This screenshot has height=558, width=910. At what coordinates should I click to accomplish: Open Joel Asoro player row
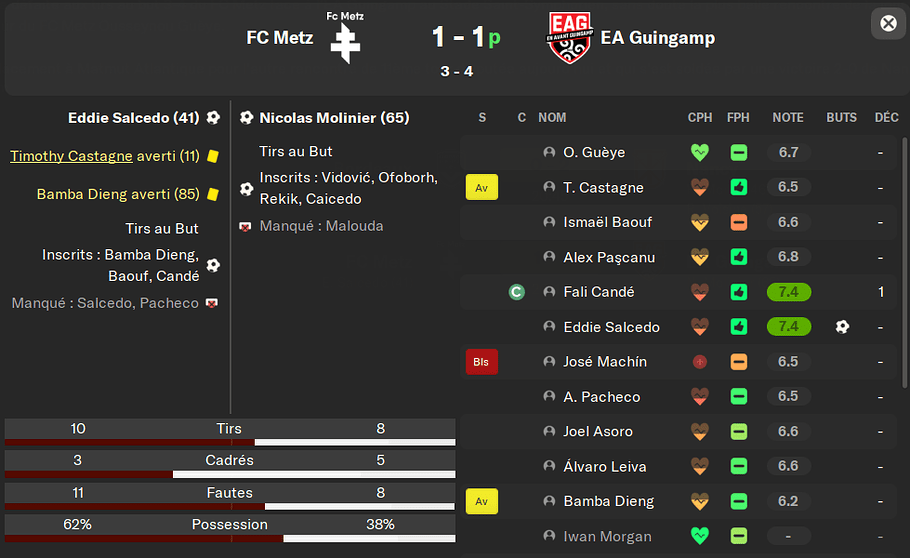tap(597, 432)
